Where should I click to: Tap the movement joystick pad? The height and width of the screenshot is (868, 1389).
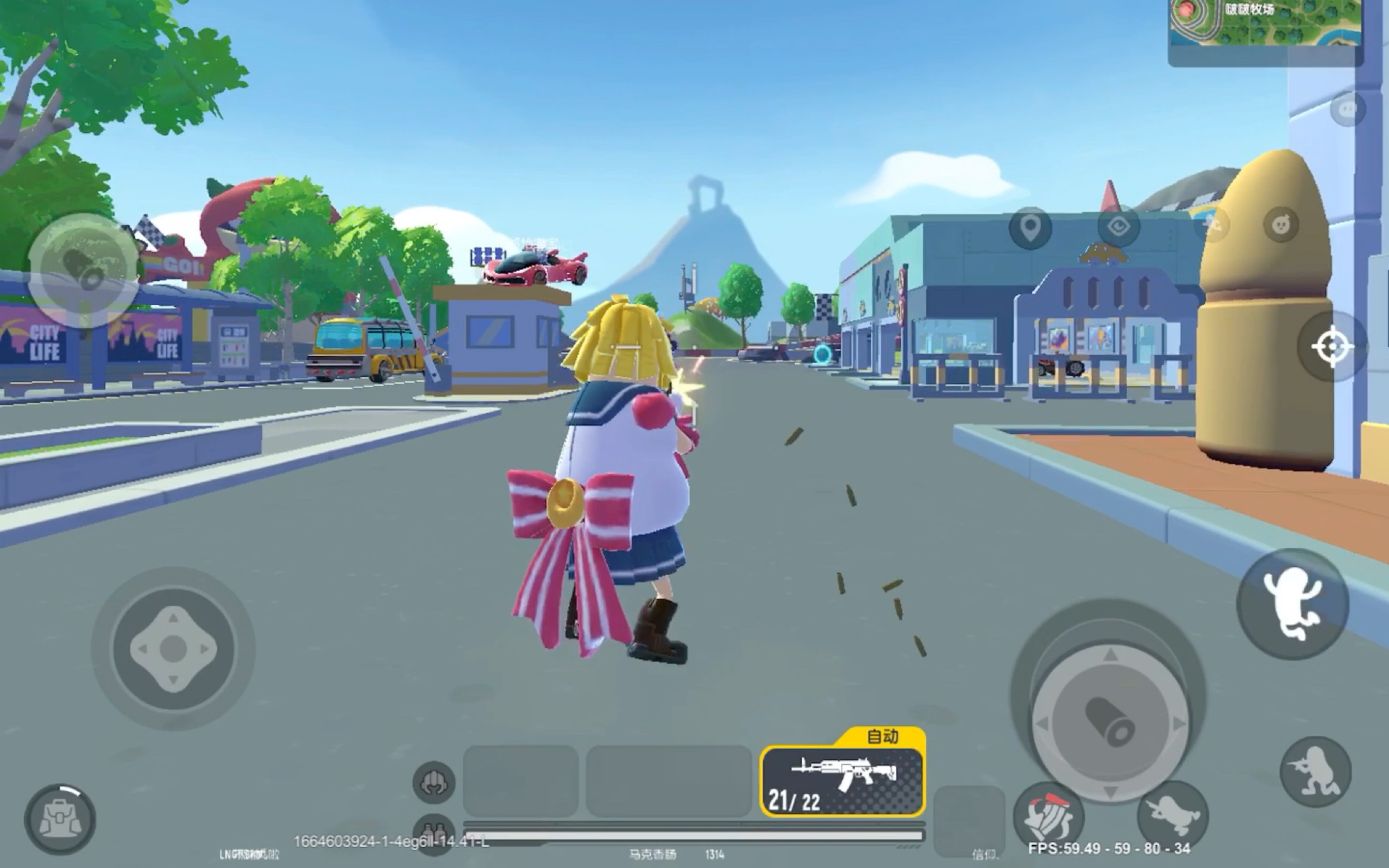point(173,648)
